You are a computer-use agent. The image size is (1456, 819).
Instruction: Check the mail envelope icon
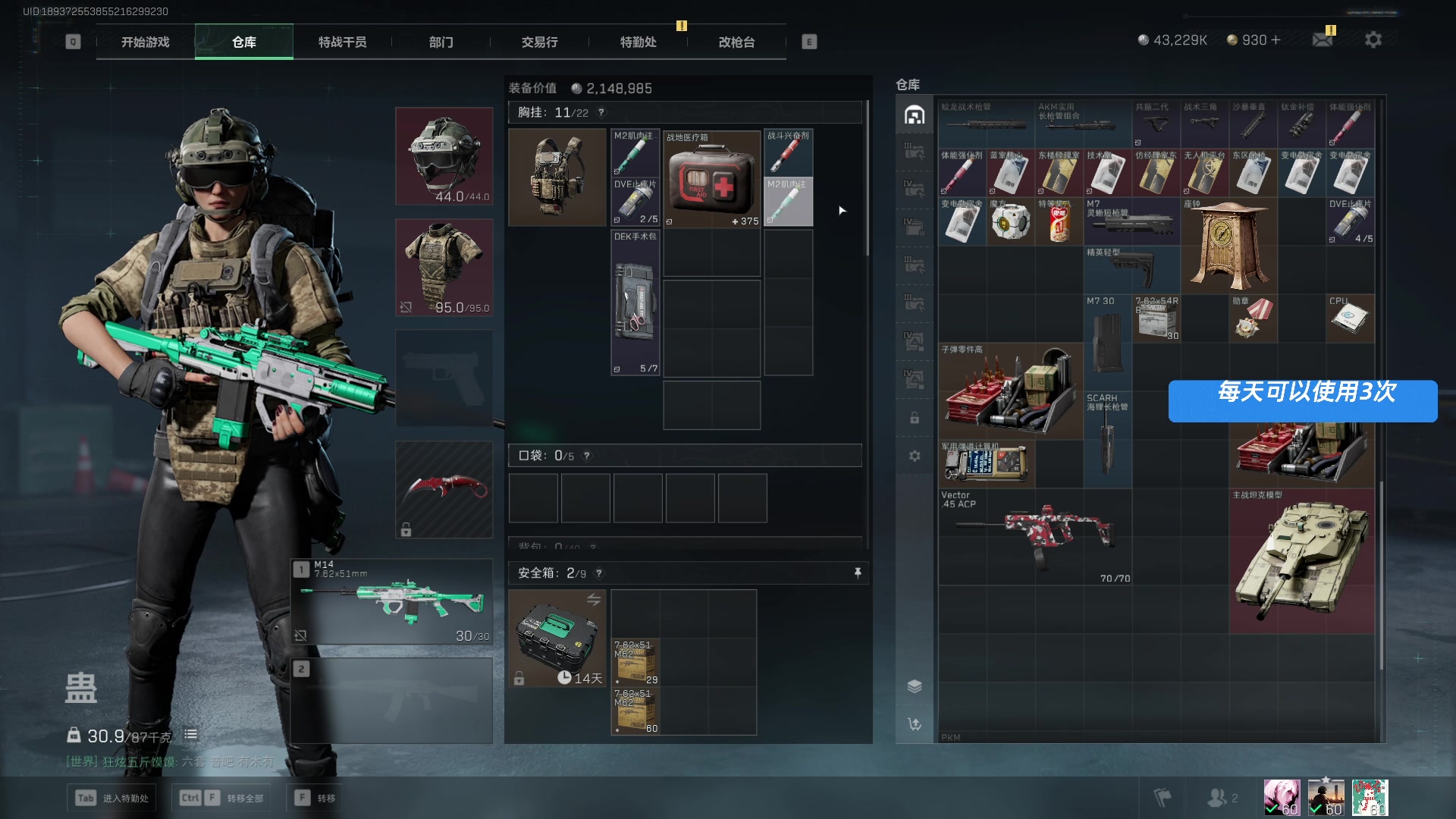coord(1323,40)
